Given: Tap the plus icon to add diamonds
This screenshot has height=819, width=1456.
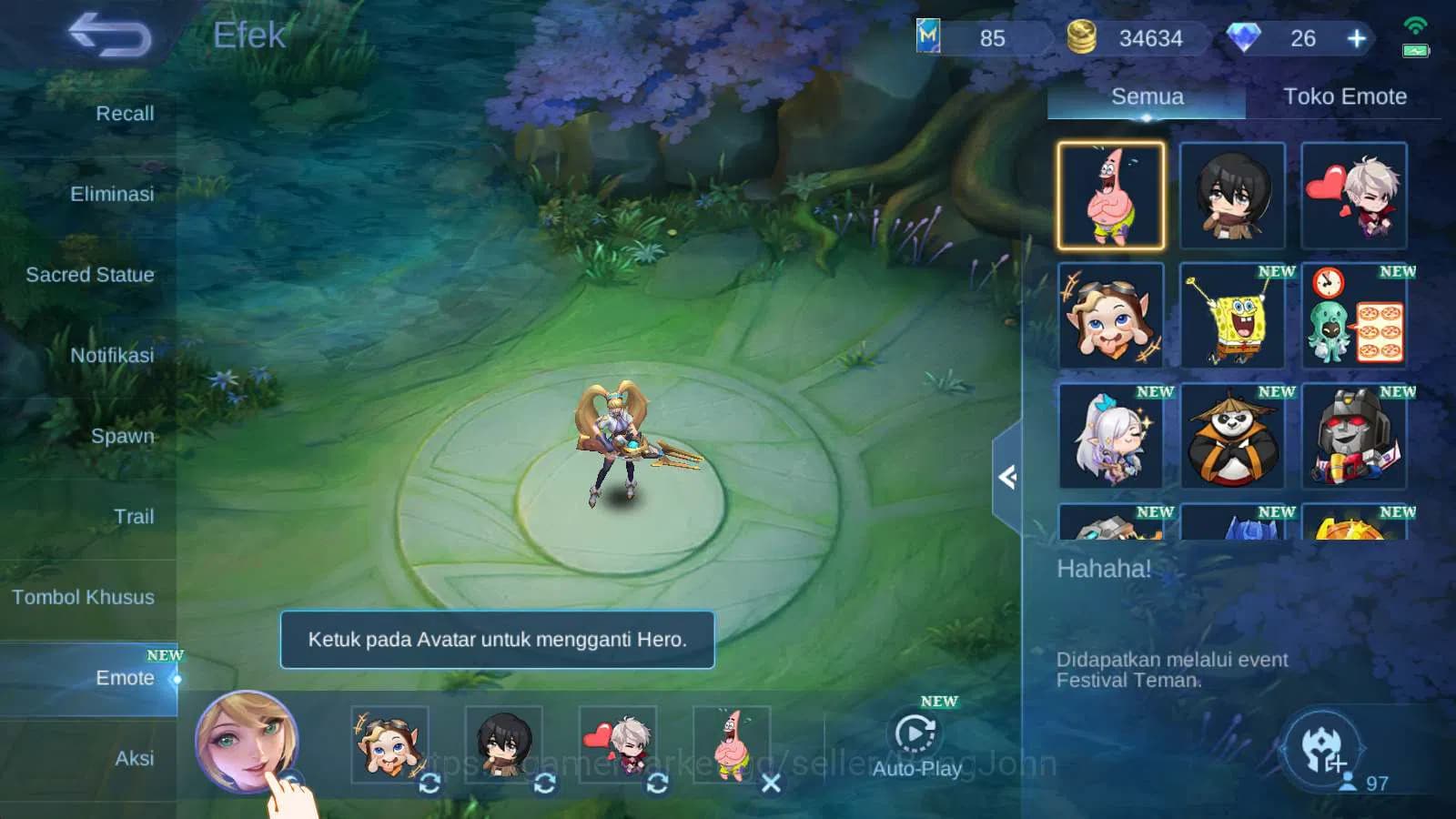Looking at the screenshot, I should pyautogui.click(x=1356, y=38).
